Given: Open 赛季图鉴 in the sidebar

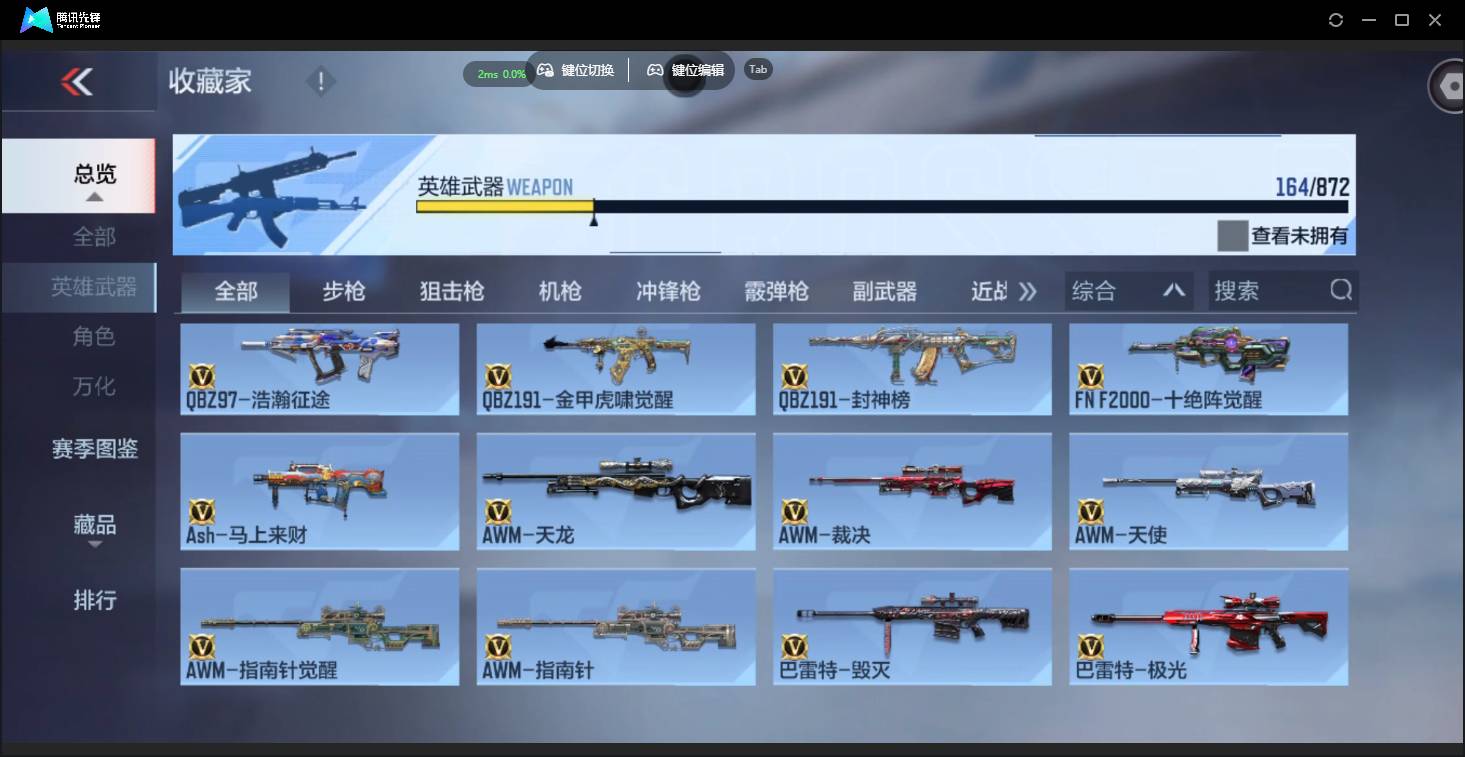Looking at the screenshot, I should 93,450.
